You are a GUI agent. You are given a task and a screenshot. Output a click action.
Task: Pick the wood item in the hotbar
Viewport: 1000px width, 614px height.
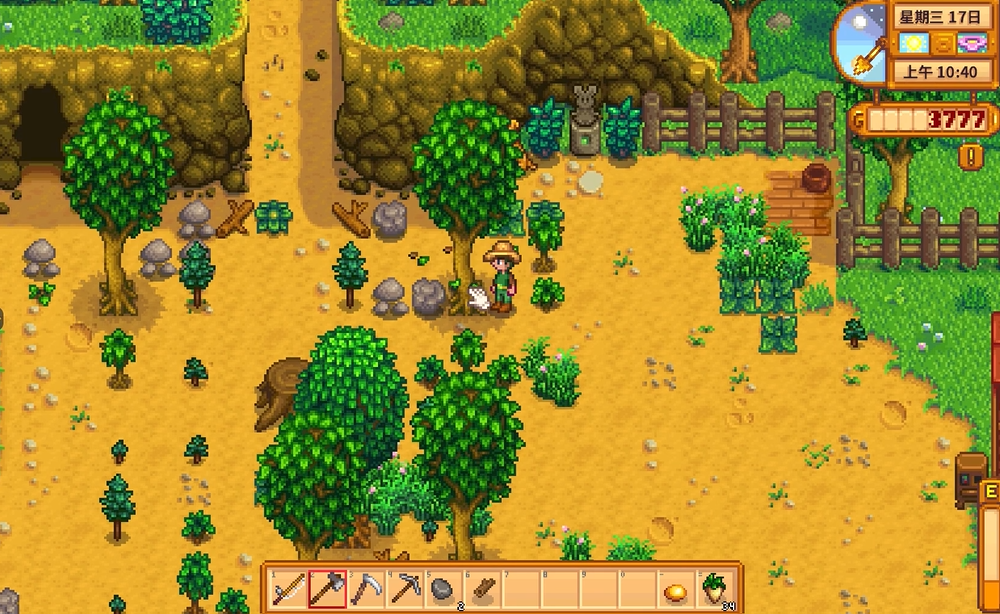tap(480, 589)
